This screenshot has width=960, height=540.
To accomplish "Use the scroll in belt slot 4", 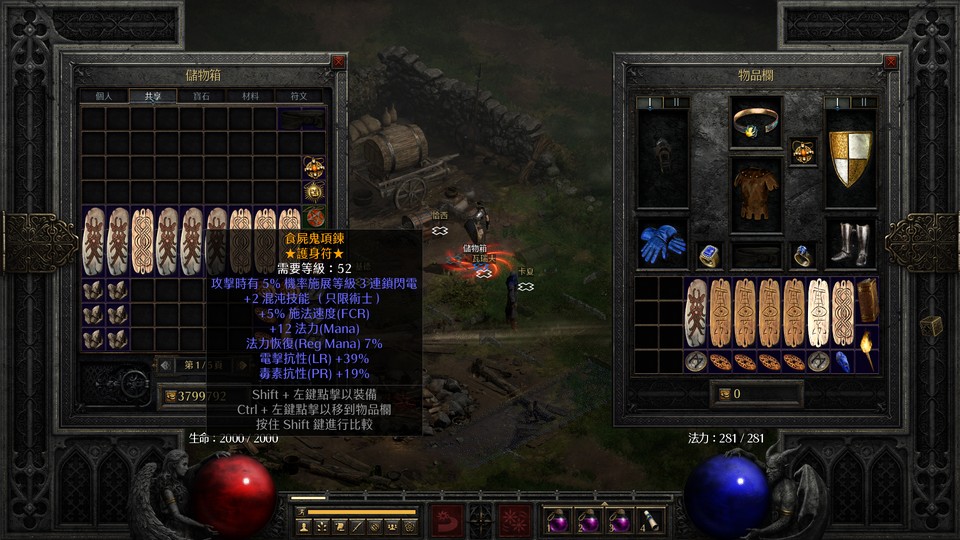I will coord(648,520).
